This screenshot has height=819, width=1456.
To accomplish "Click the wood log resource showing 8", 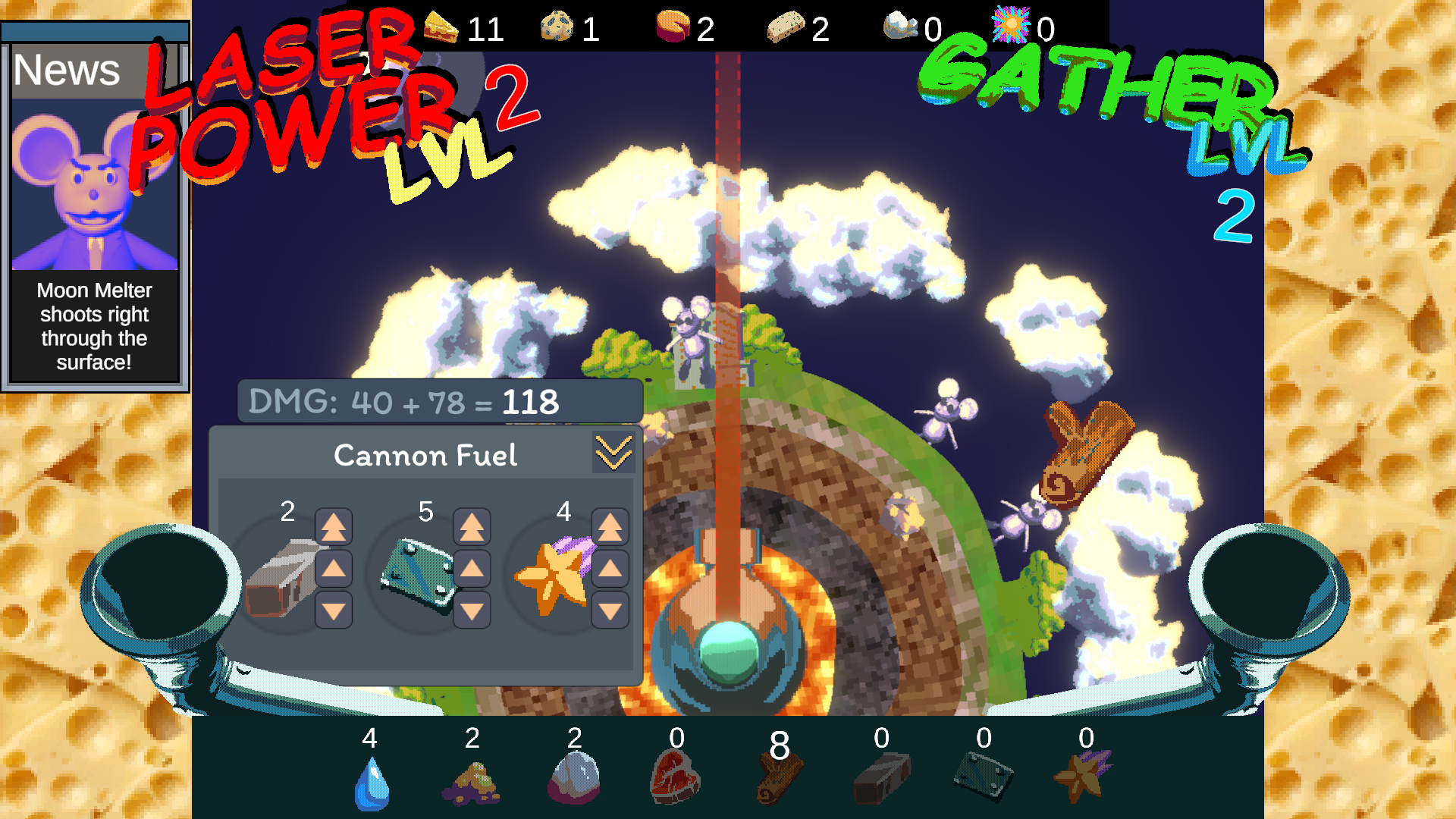I will [x=778, y=777].
